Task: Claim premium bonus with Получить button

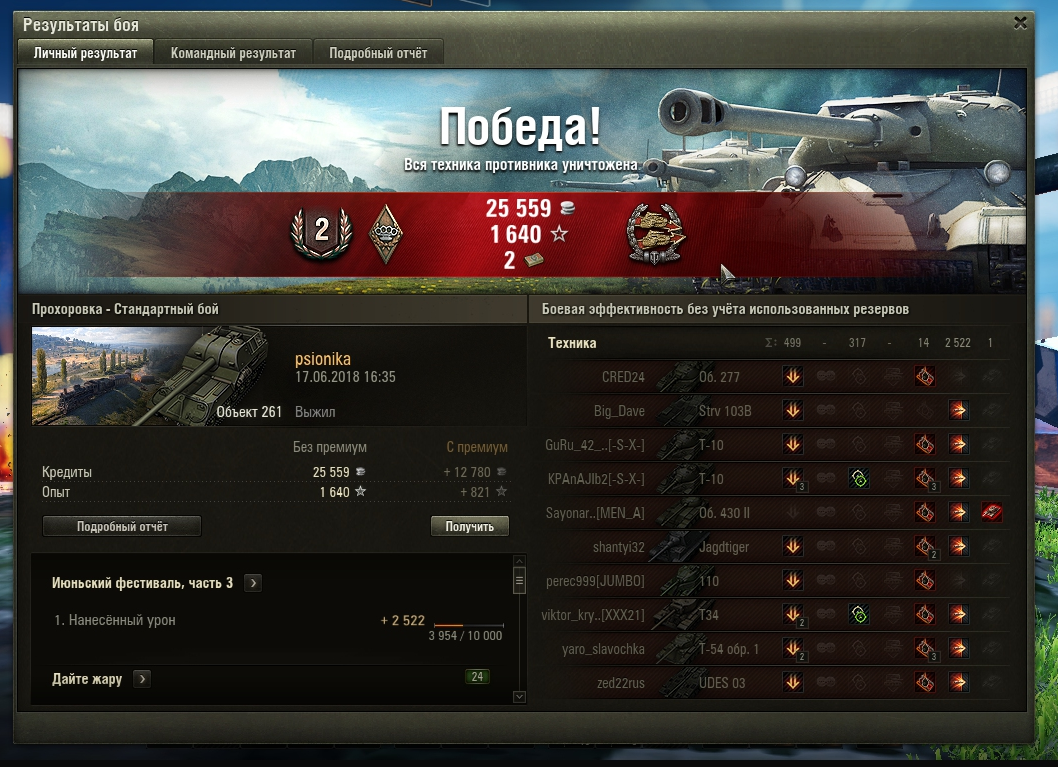Action: 470,526
